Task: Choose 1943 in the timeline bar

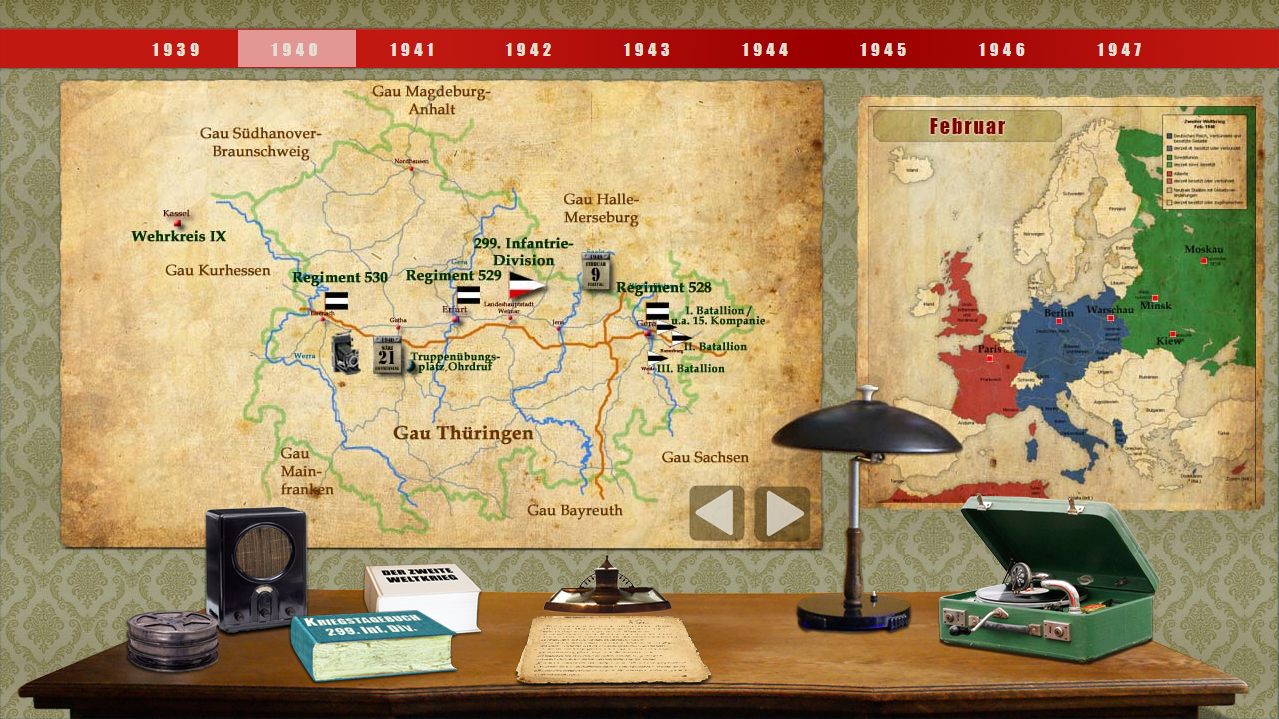Action: [x=648, y=49]
